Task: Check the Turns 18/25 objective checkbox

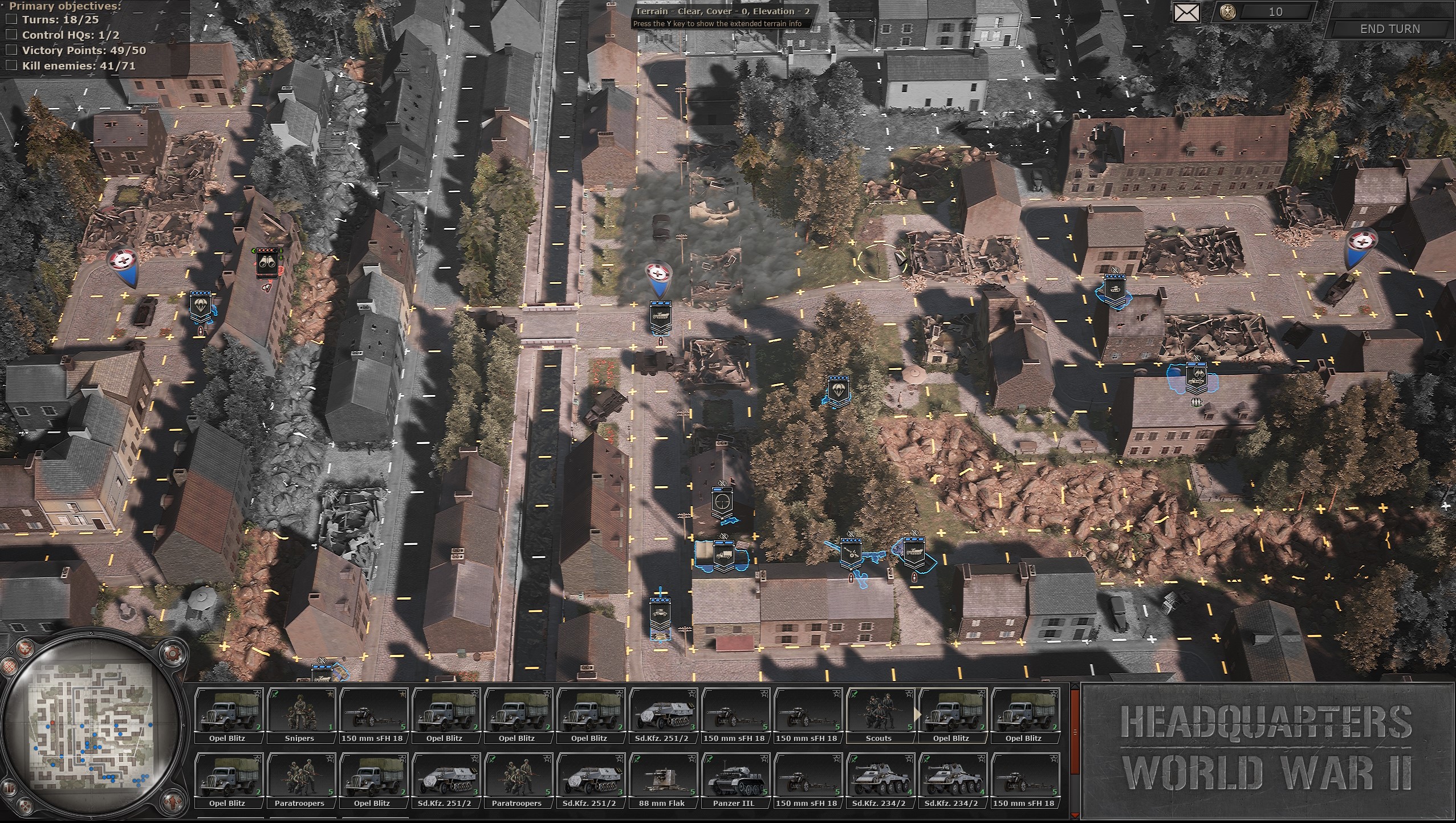Action: (x=12, y=19)
